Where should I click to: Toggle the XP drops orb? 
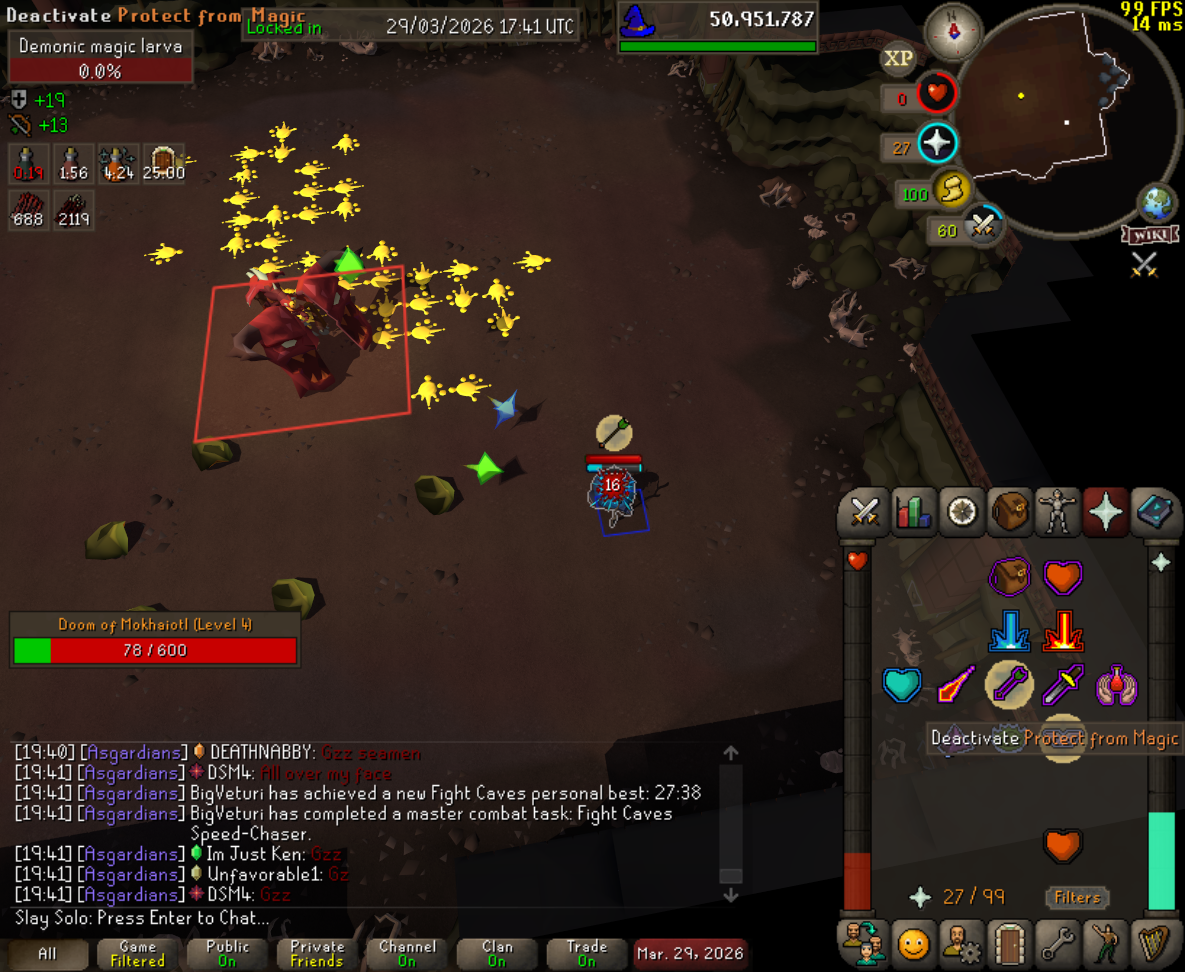pyautogui.click(x=898, y=59)
